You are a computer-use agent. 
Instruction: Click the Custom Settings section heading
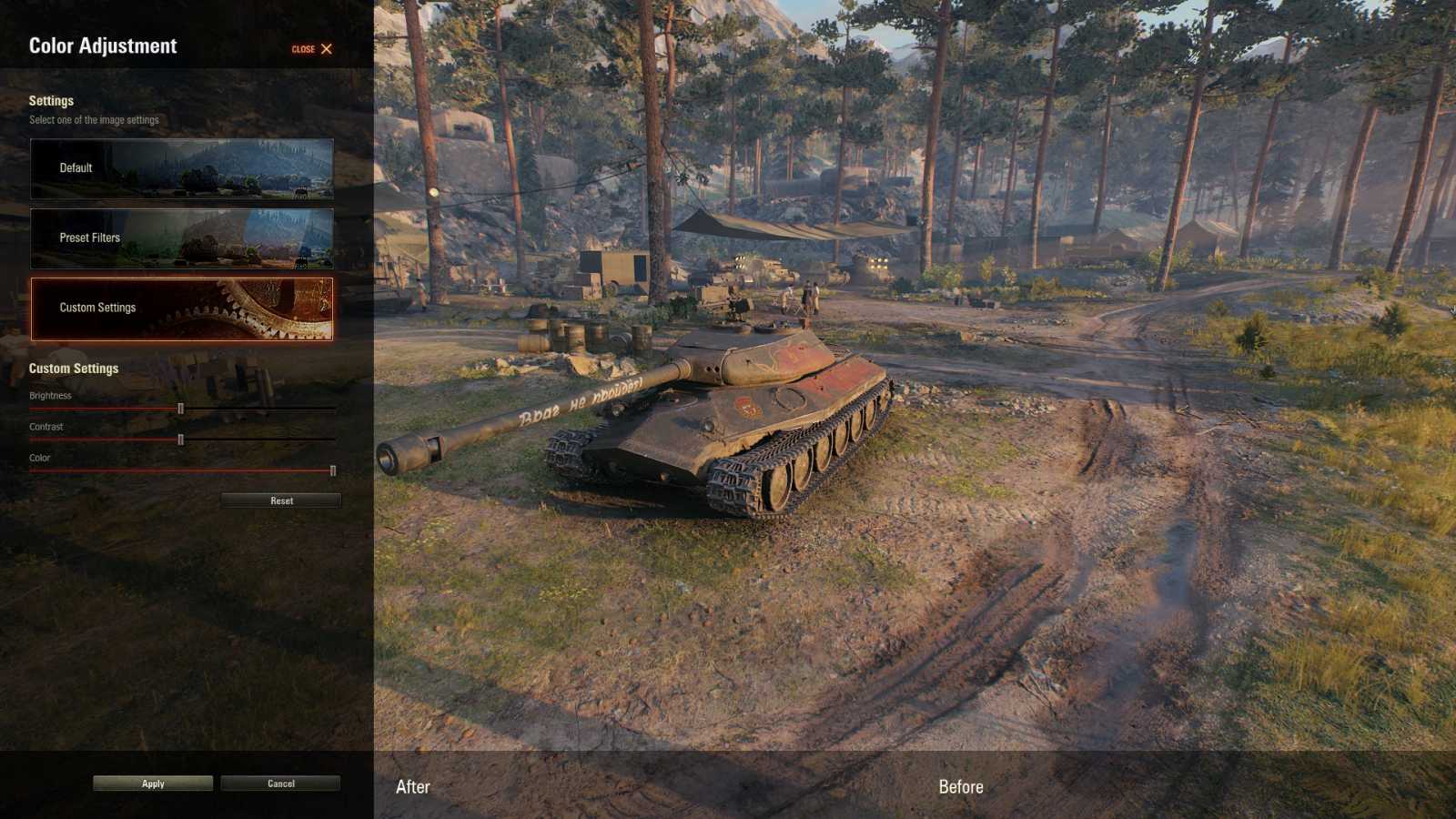pos(74,369)
